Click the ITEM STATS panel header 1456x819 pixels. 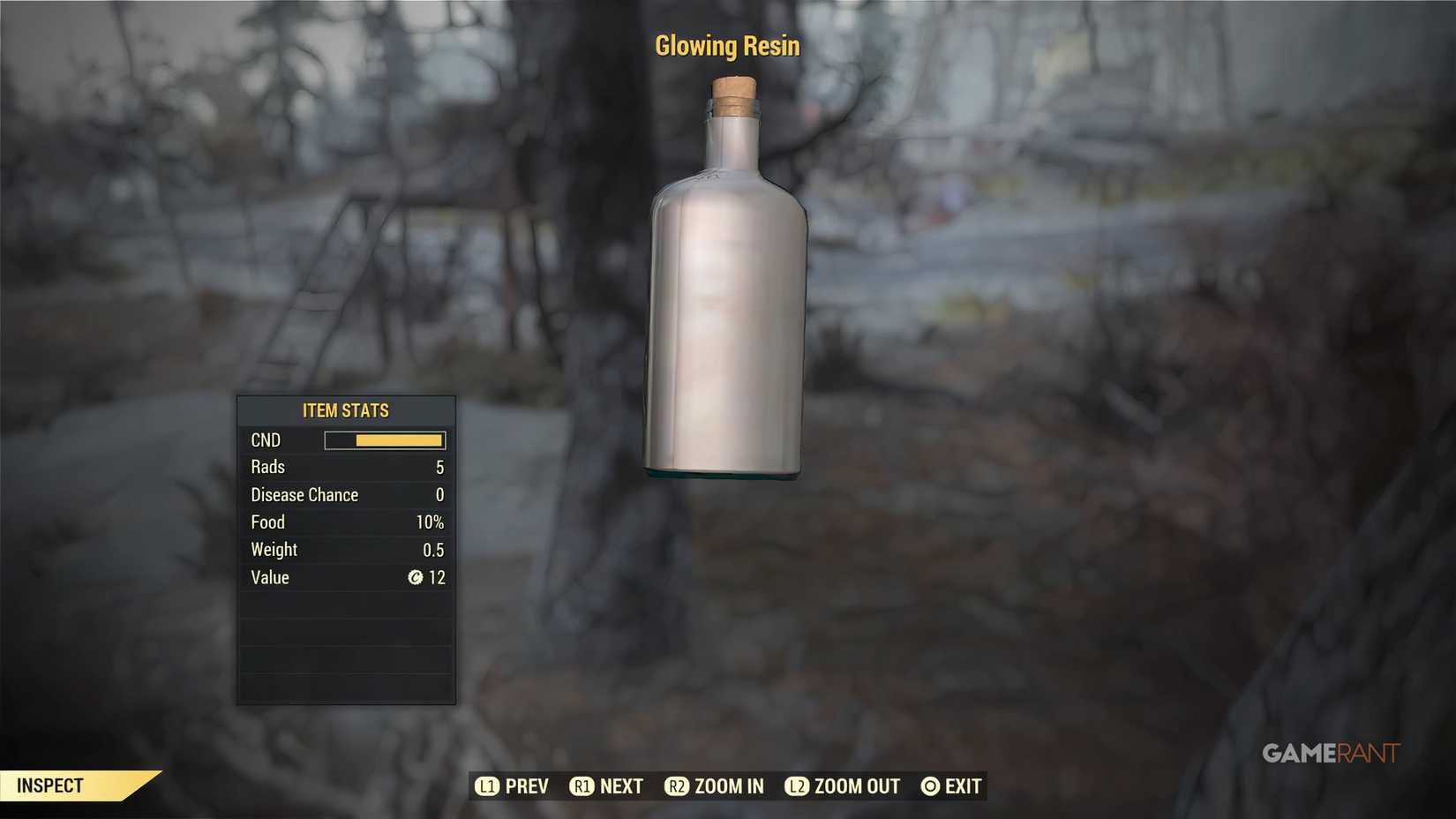pos(346,409)
